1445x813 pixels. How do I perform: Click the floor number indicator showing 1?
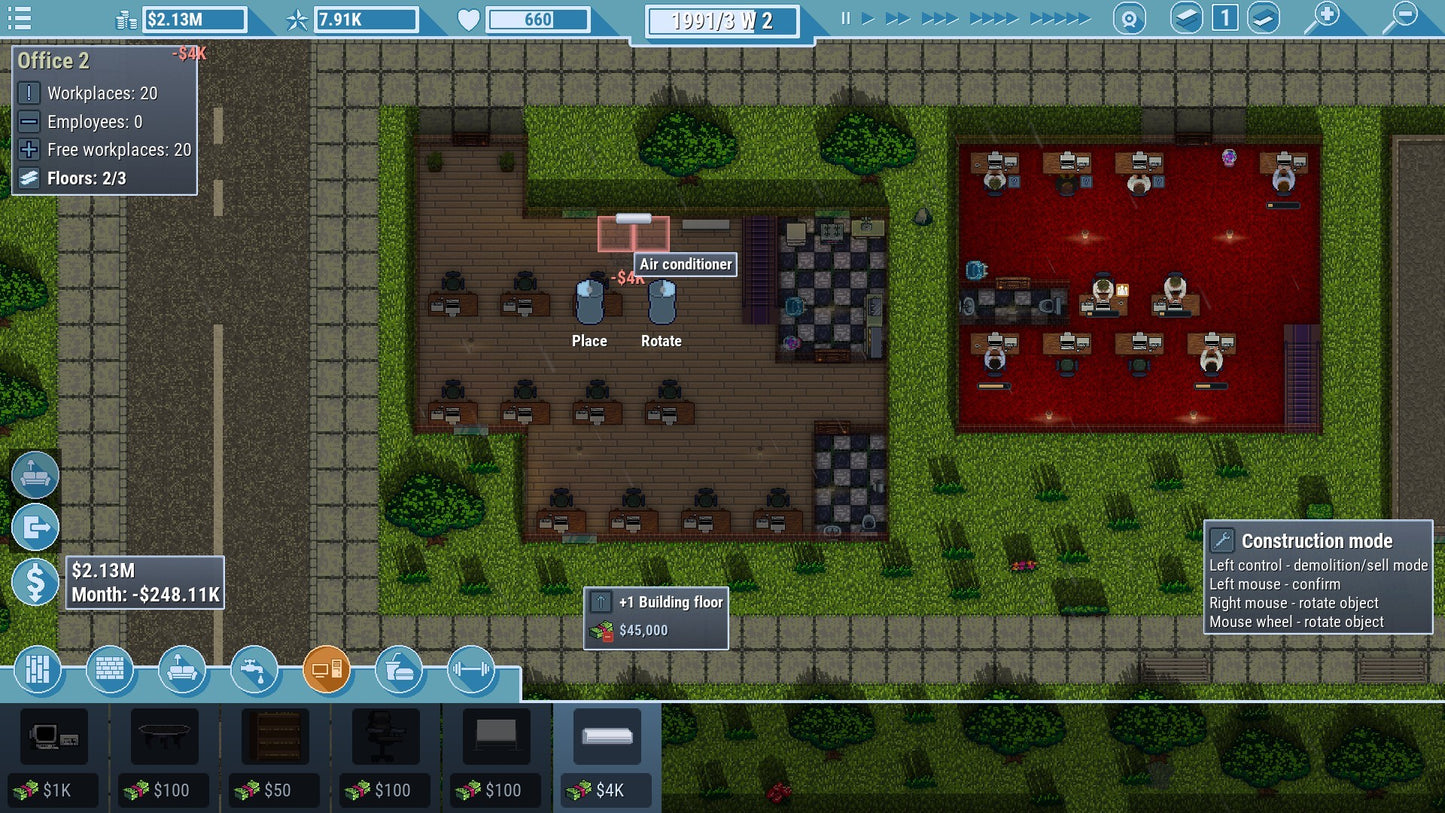click(1224, 18)
